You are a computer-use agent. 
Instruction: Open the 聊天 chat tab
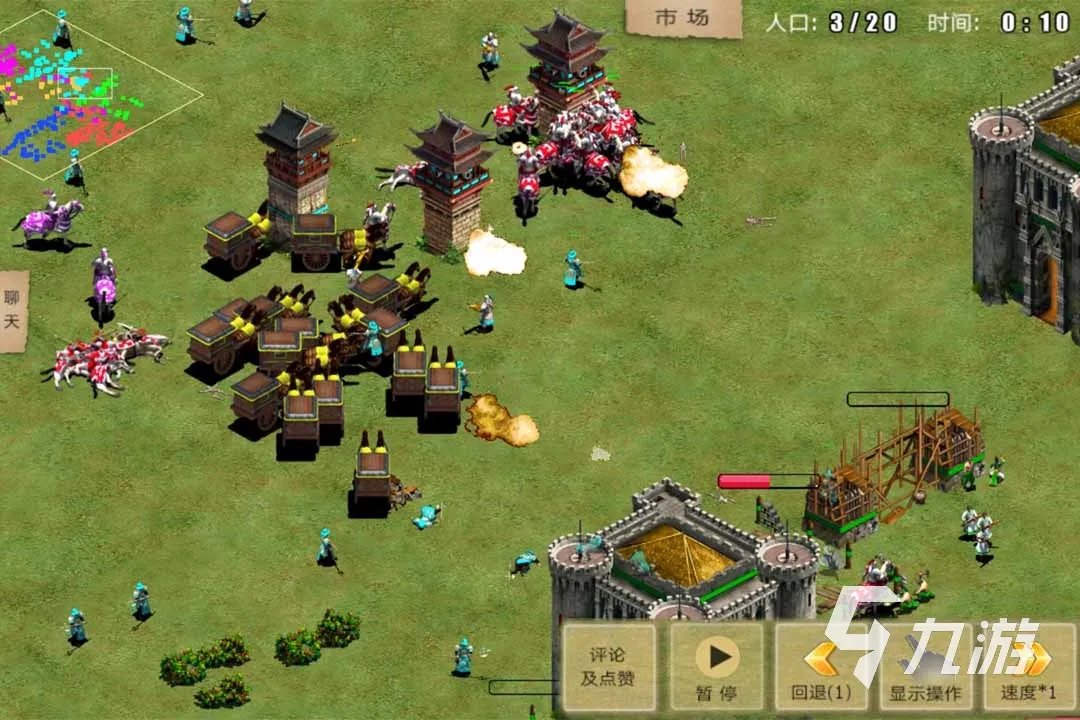[13, 310]
